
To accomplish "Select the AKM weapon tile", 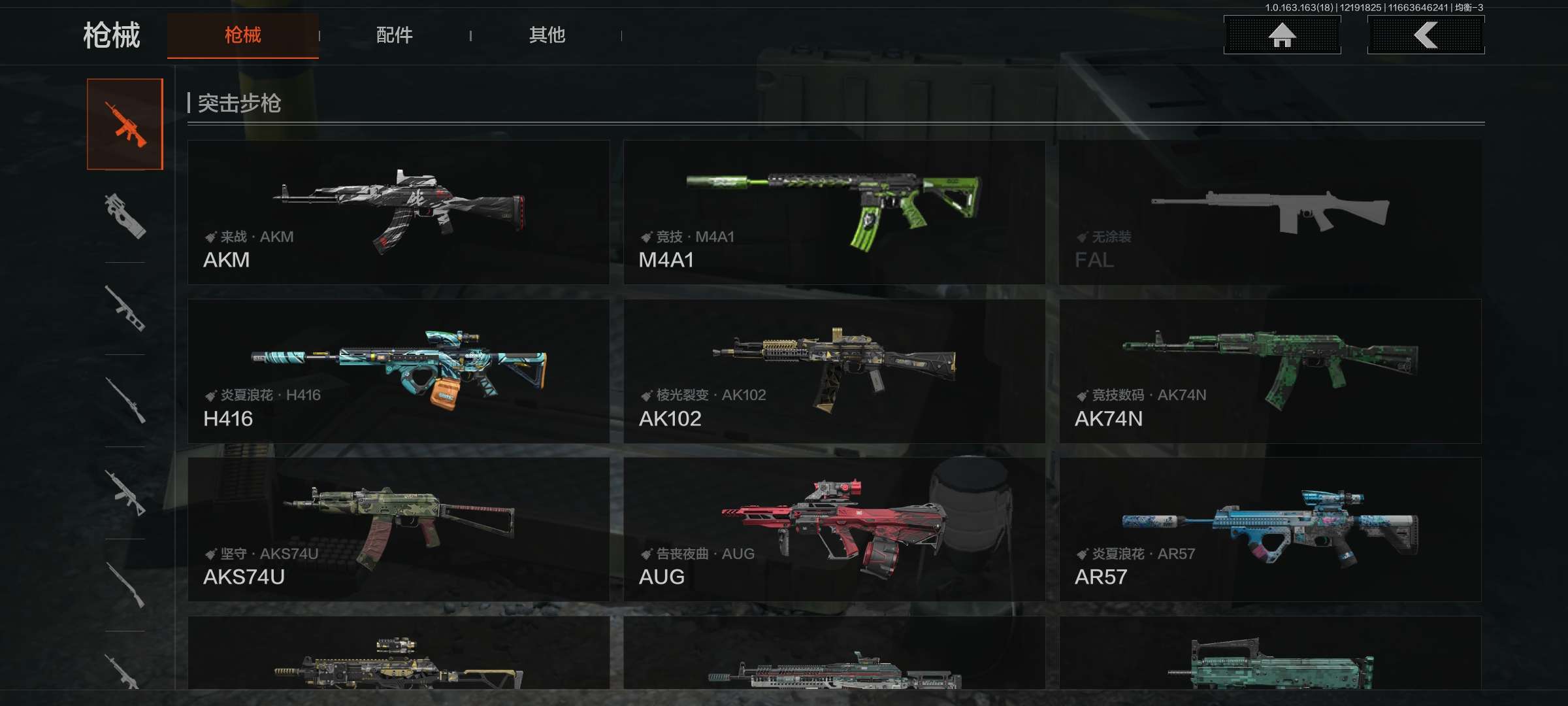I will [x=398, y=212].
